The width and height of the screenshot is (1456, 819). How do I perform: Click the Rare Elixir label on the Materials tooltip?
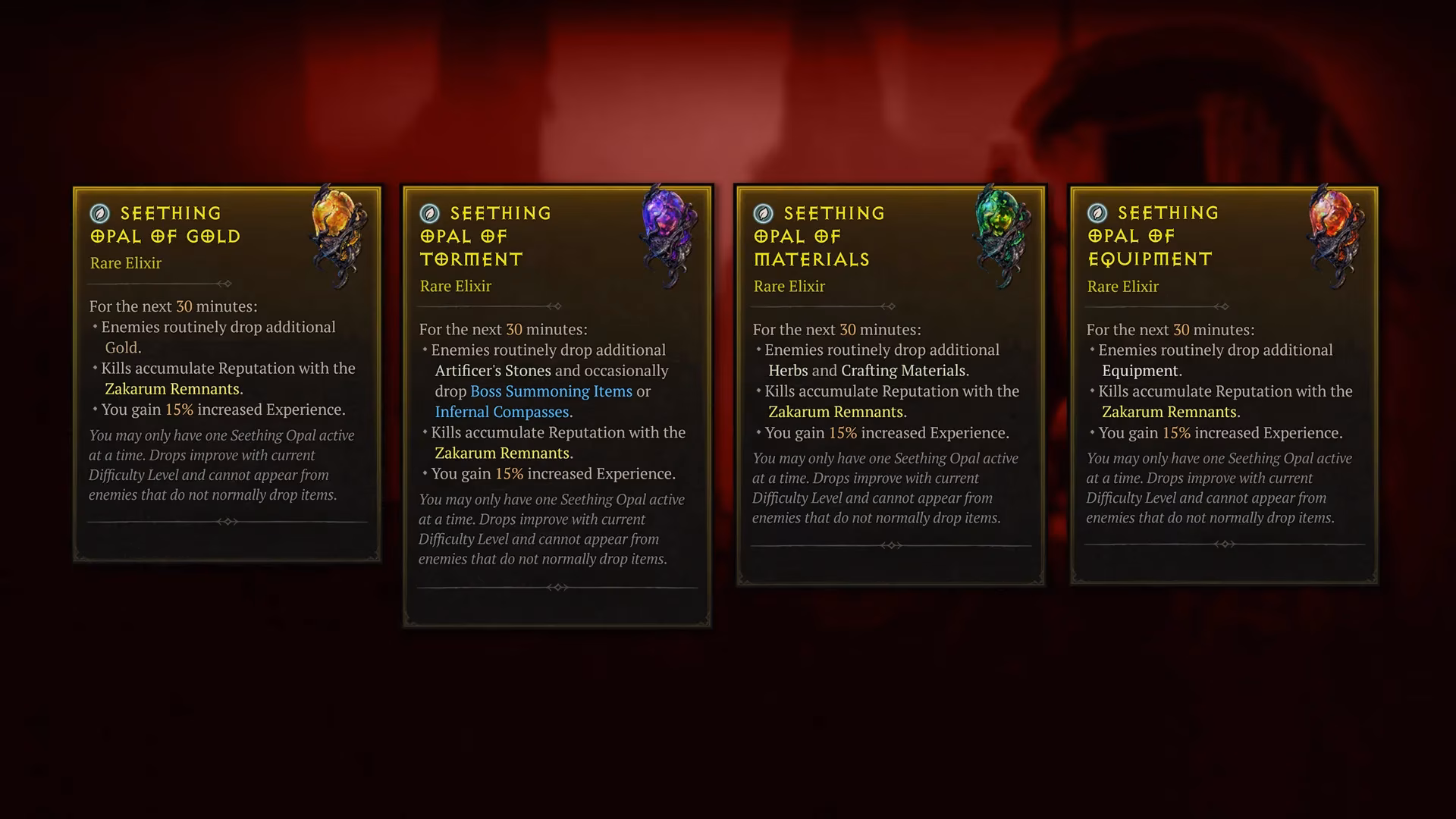788,286
